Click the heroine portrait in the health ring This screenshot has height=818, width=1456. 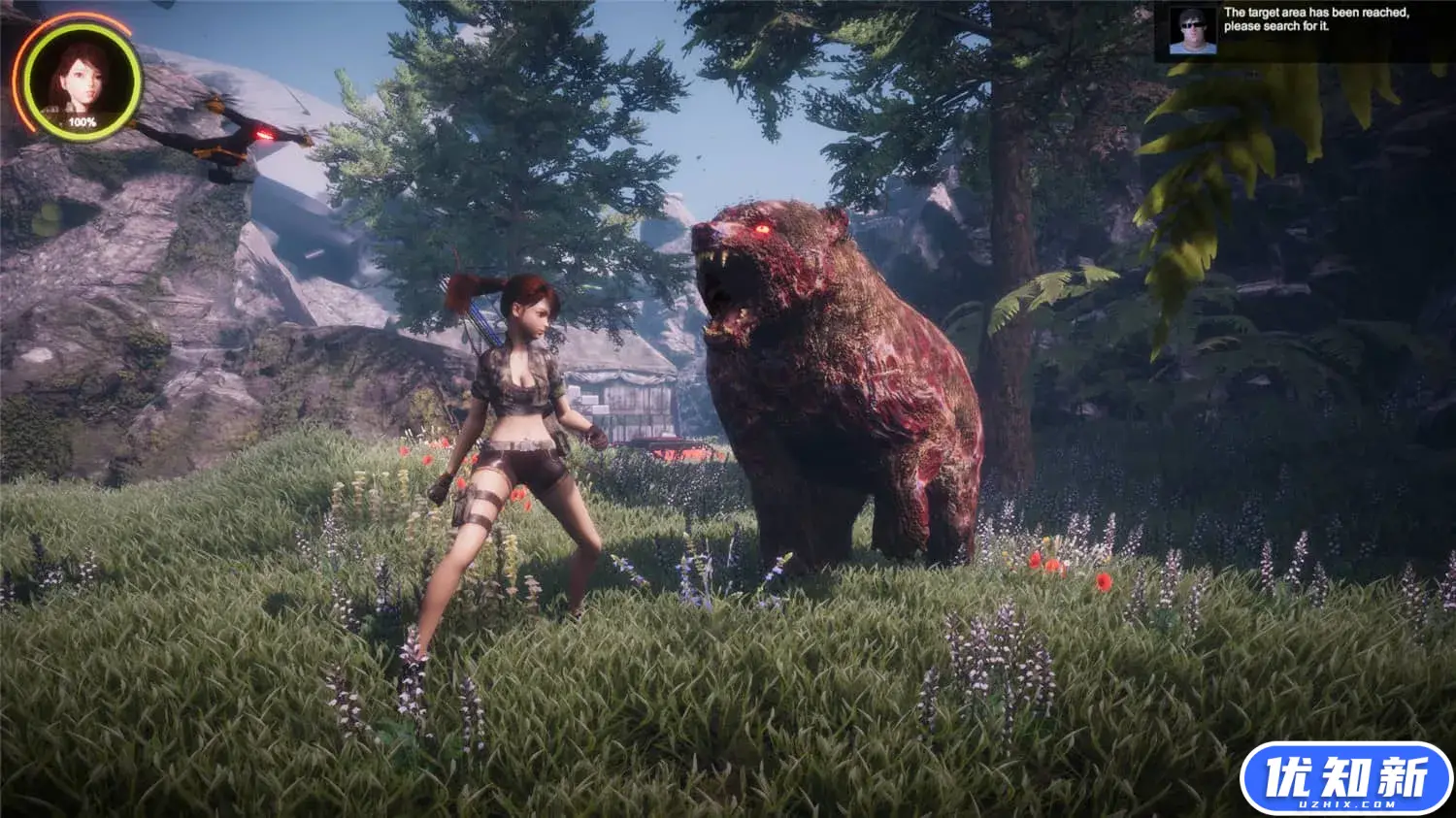tap(82, 80)
